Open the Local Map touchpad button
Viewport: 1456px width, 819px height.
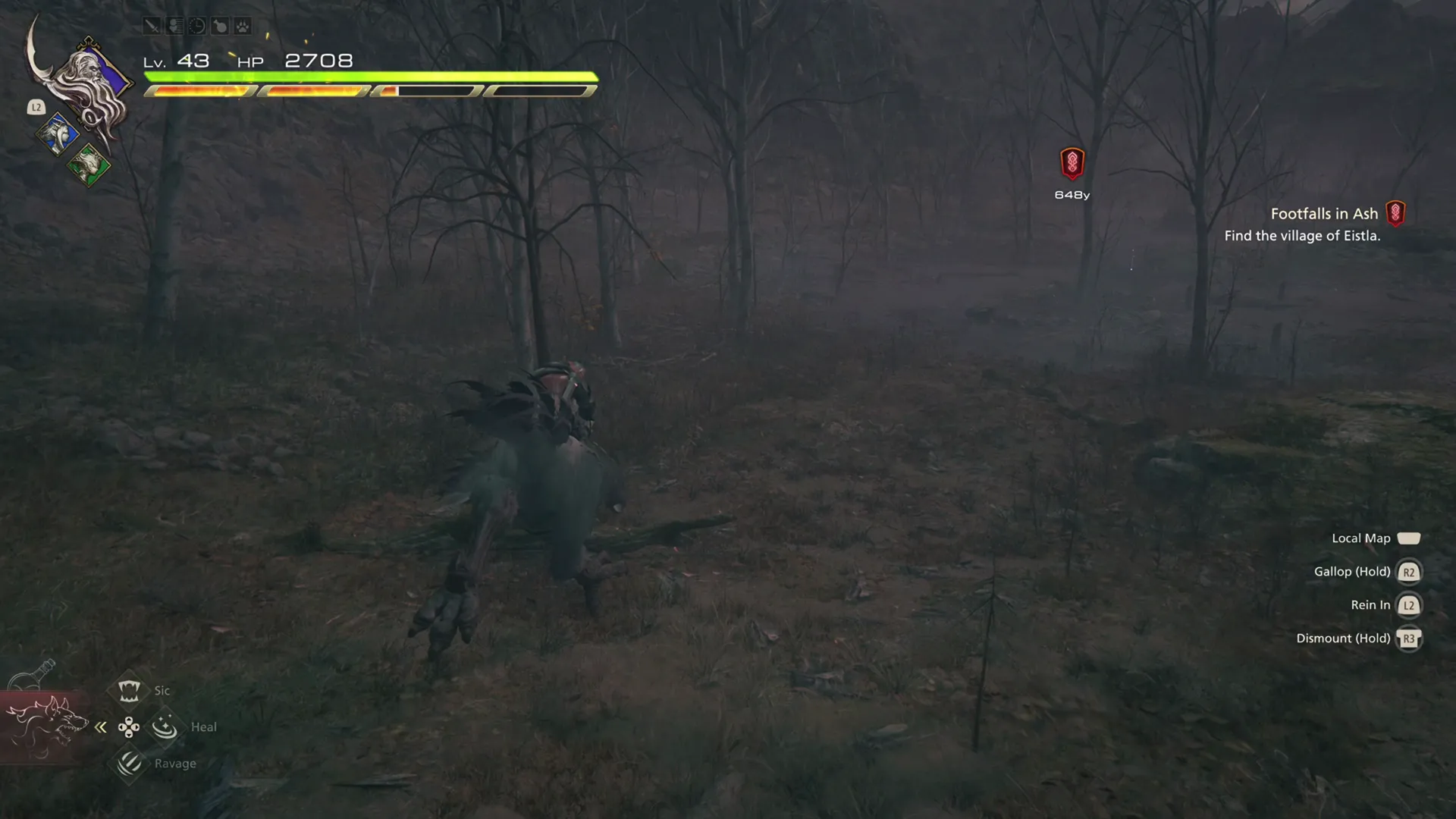tap(1410, 538)
